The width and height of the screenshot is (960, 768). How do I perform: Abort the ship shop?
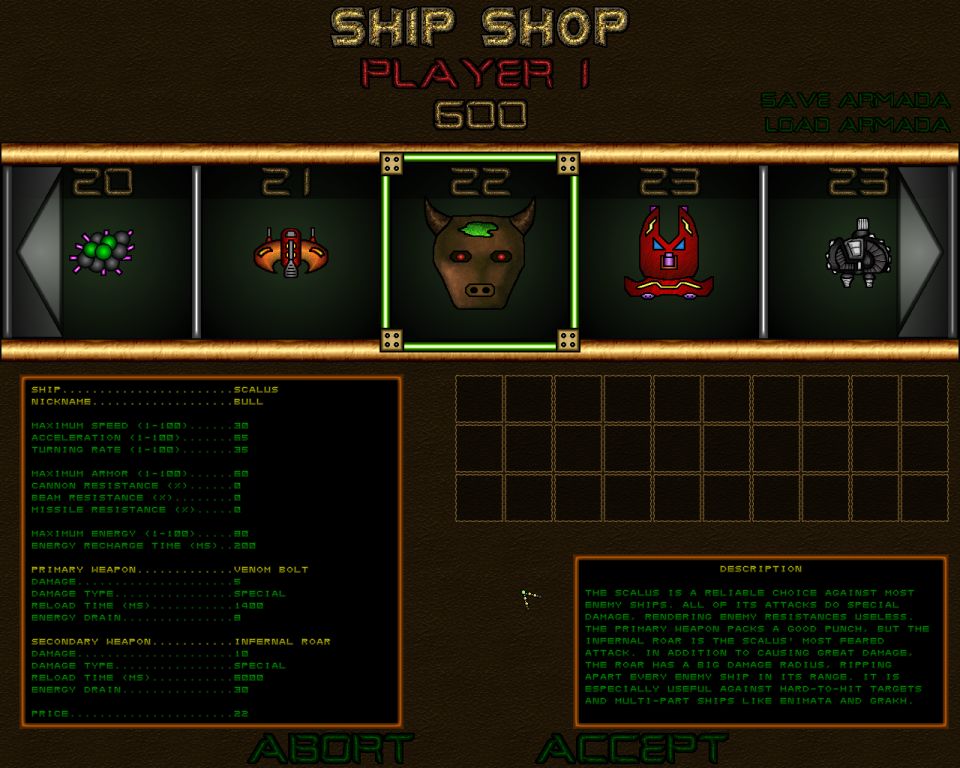pos(331,748)
